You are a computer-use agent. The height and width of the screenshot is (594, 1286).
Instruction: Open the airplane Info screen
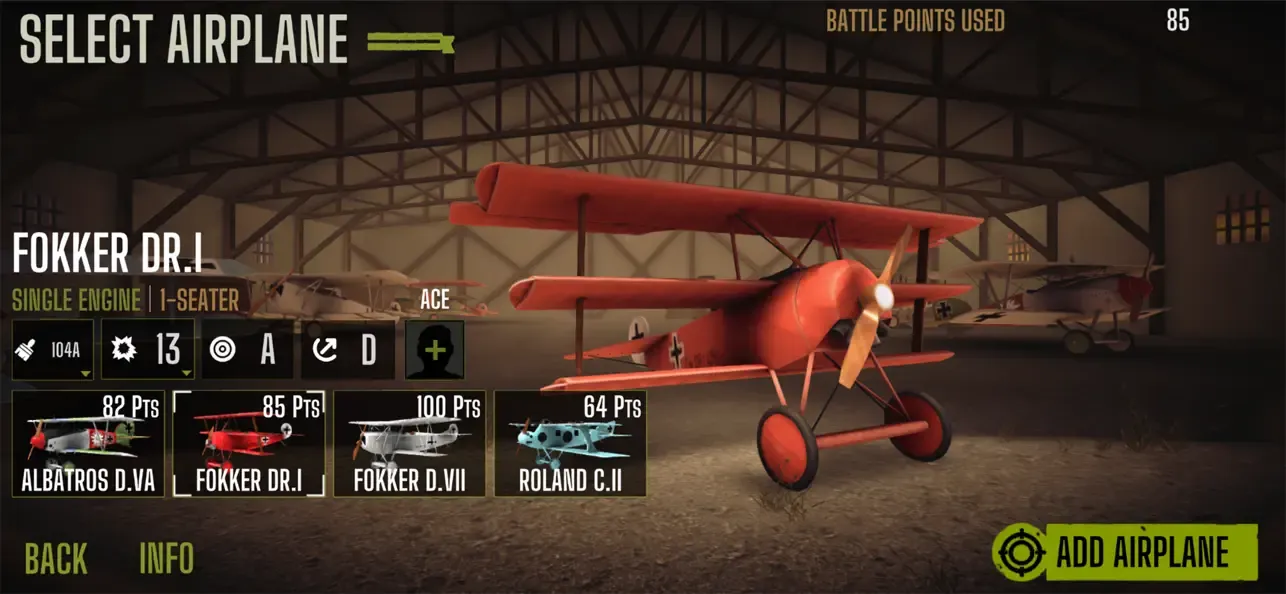pos(166,558)
